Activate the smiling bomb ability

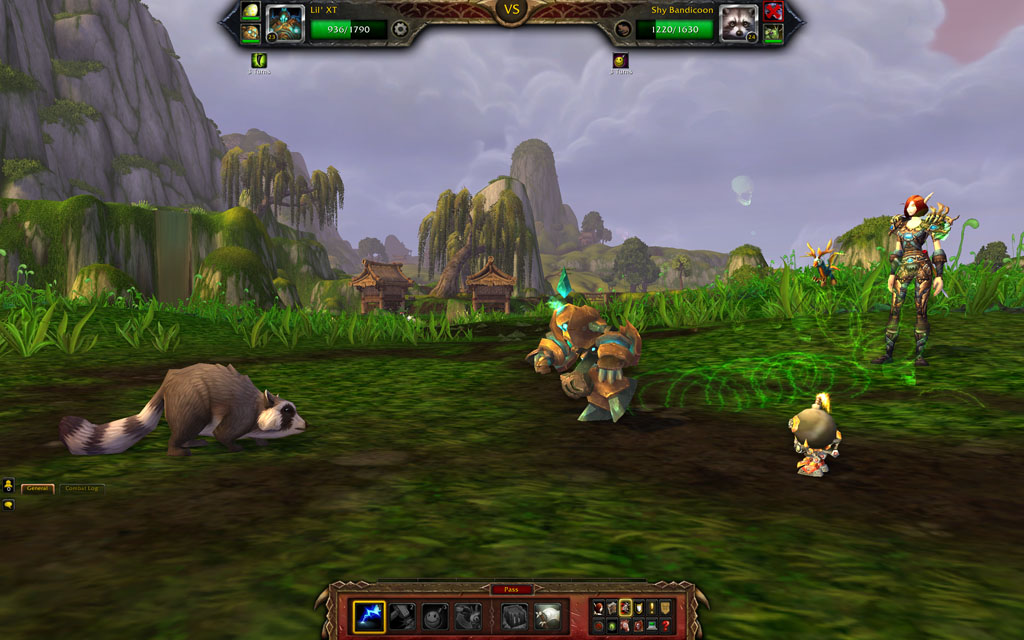435,616
